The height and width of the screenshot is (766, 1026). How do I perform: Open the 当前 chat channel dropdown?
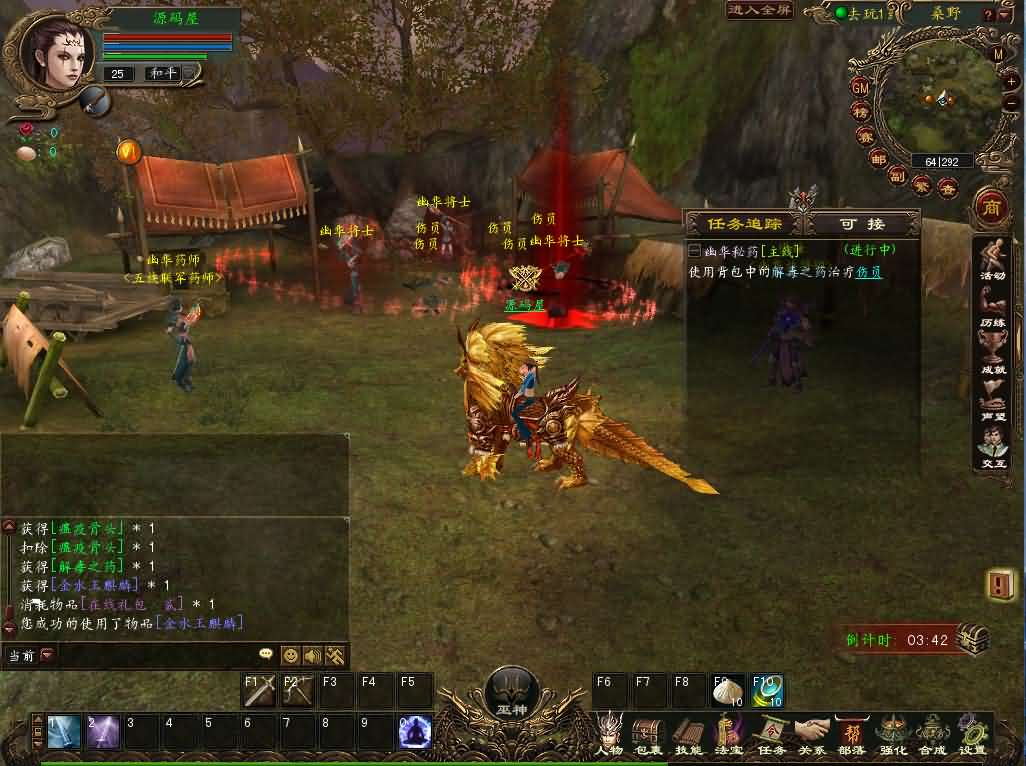pos(47,655)
